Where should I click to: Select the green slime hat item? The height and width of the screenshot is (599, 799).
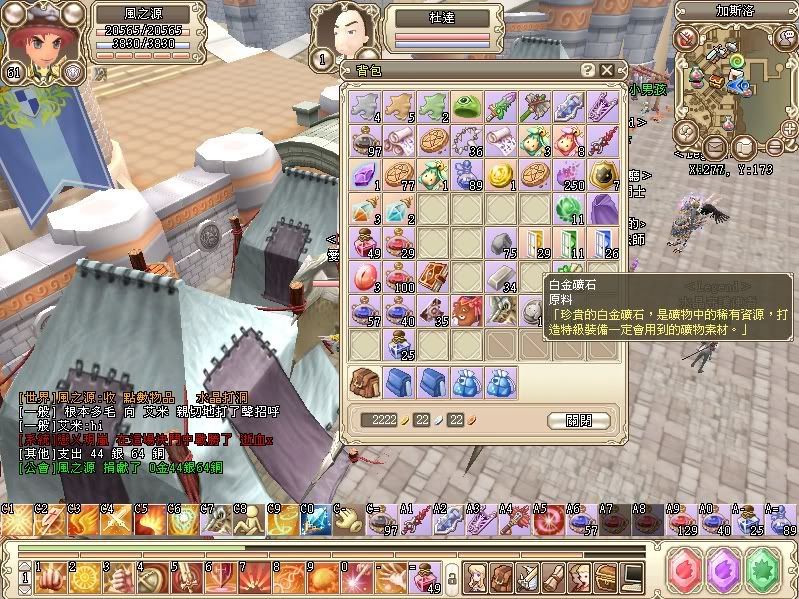tap(465, 106)
